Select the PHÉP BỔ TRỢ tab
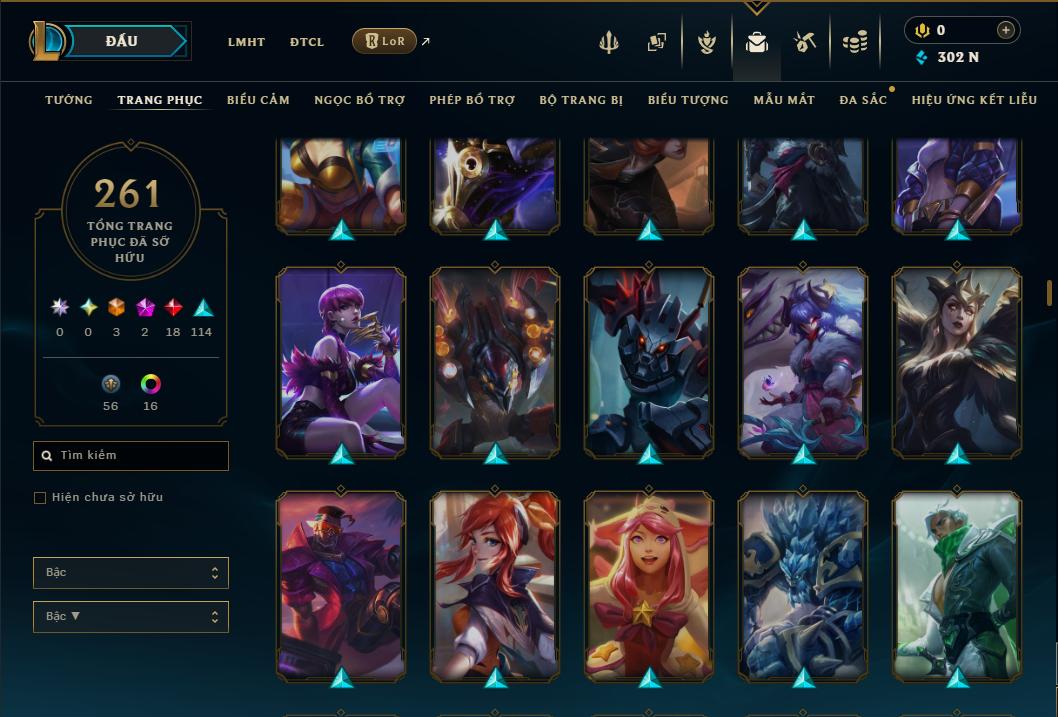1058x717 pixels. [472, 100]
